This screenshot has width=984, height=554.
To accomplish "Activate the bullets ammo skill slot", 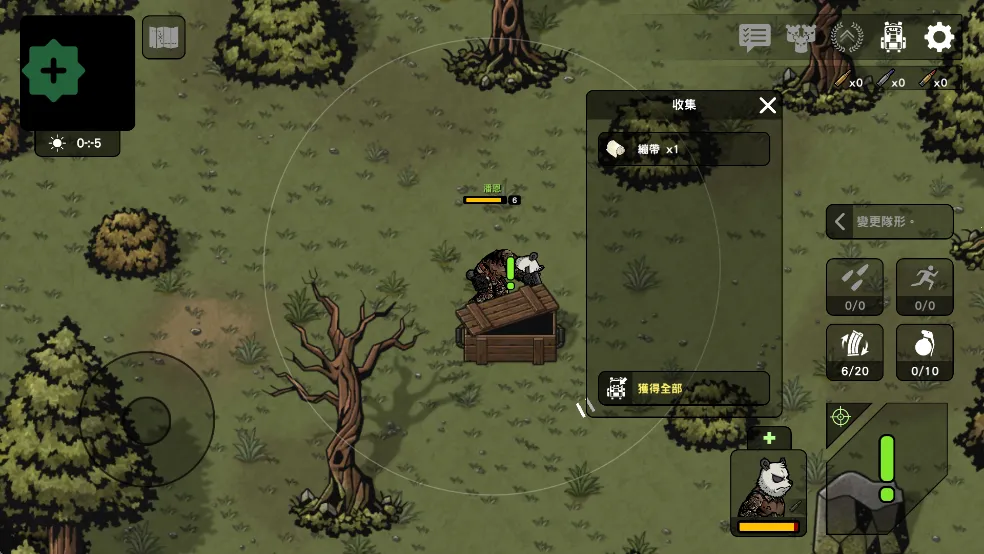I will tap(854, 286).
